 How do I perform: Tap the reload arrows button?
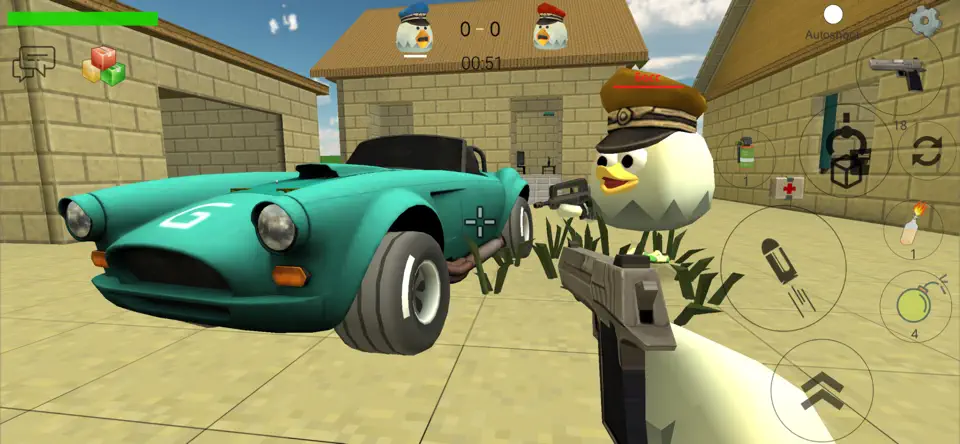pyautogui.click(x=926, y=151)
